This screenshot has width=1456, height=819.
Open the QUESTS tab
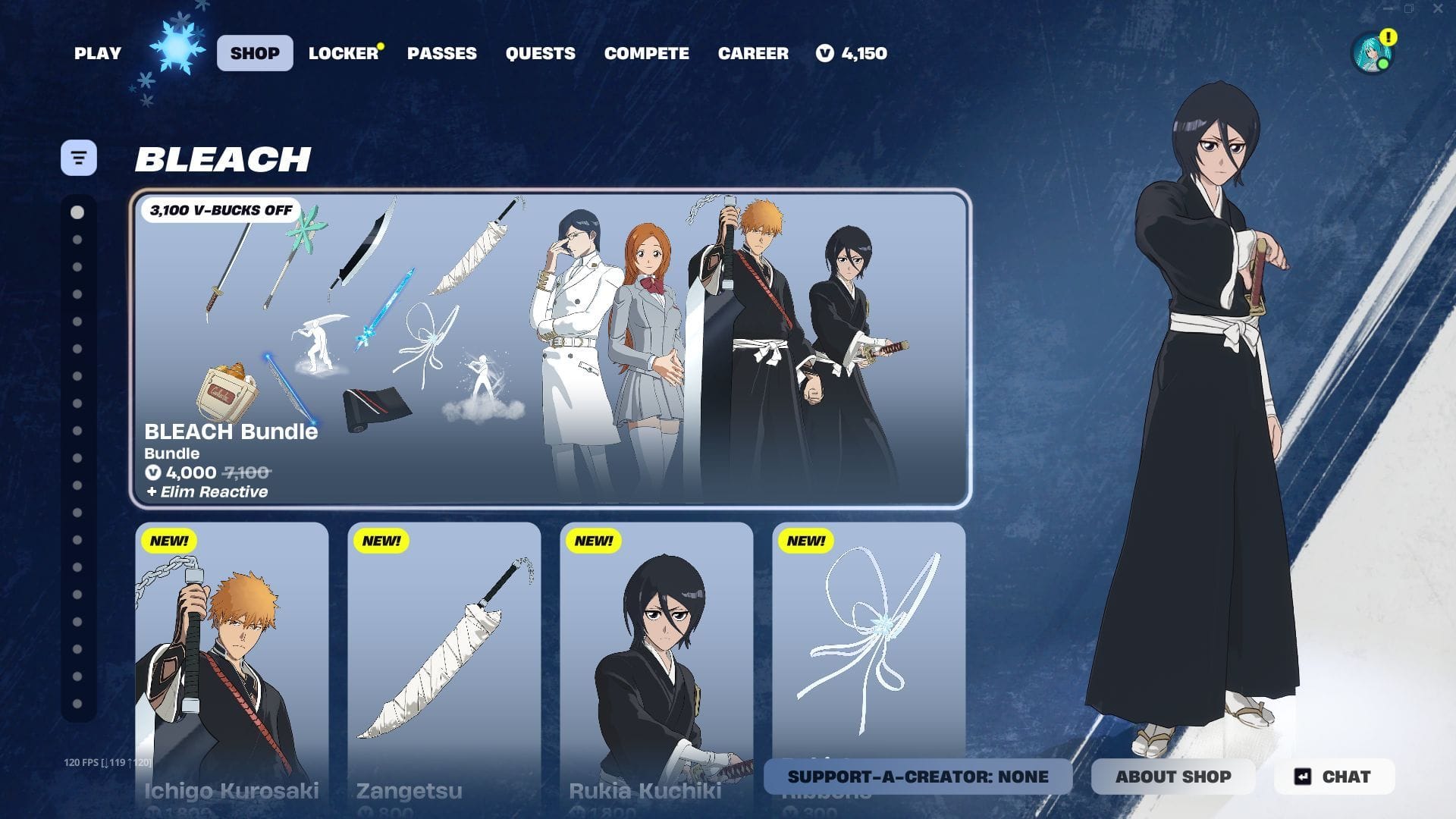point(541,53)
